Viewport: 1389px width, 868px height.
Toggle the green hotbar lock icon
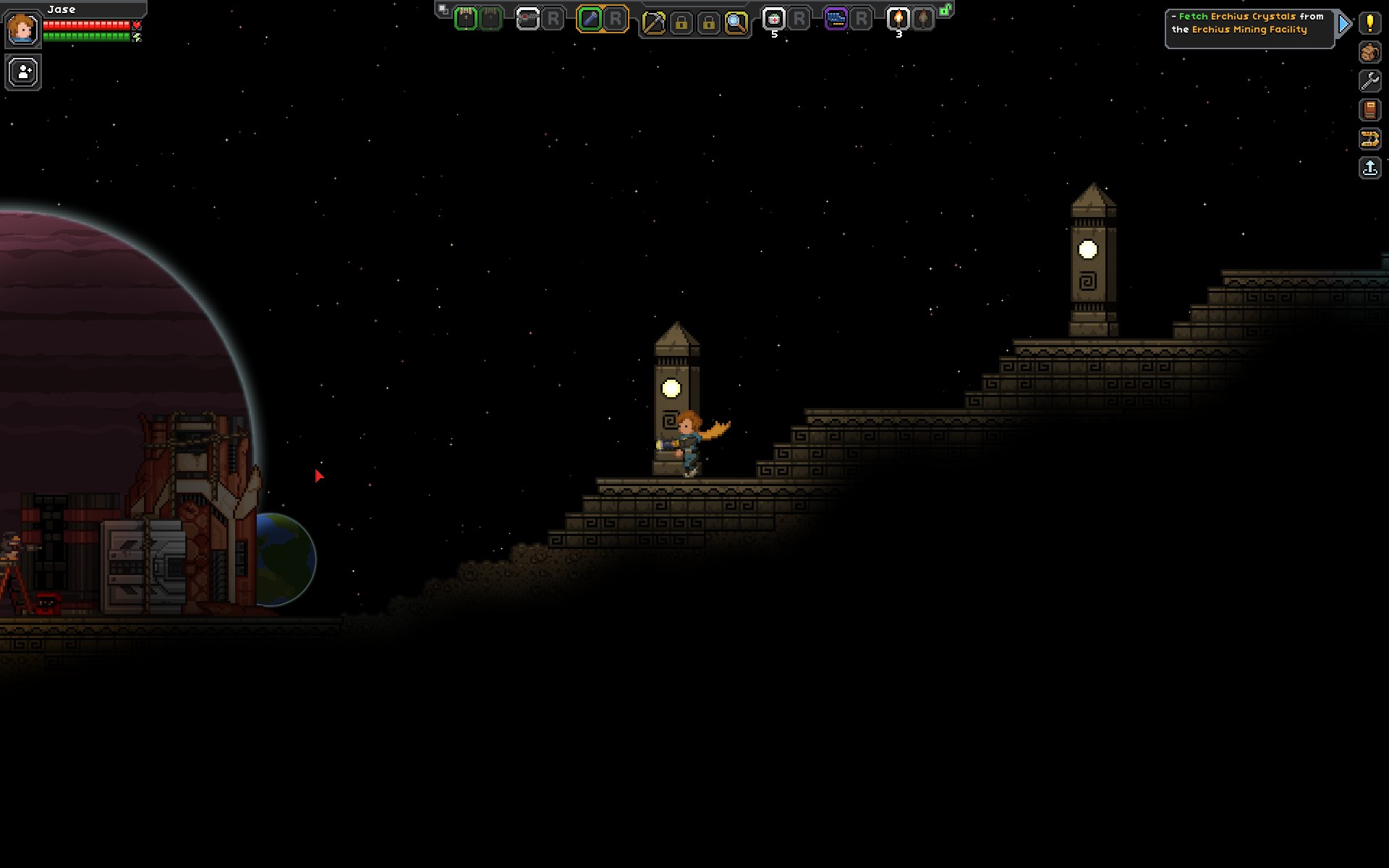click(x=945, y=10)
